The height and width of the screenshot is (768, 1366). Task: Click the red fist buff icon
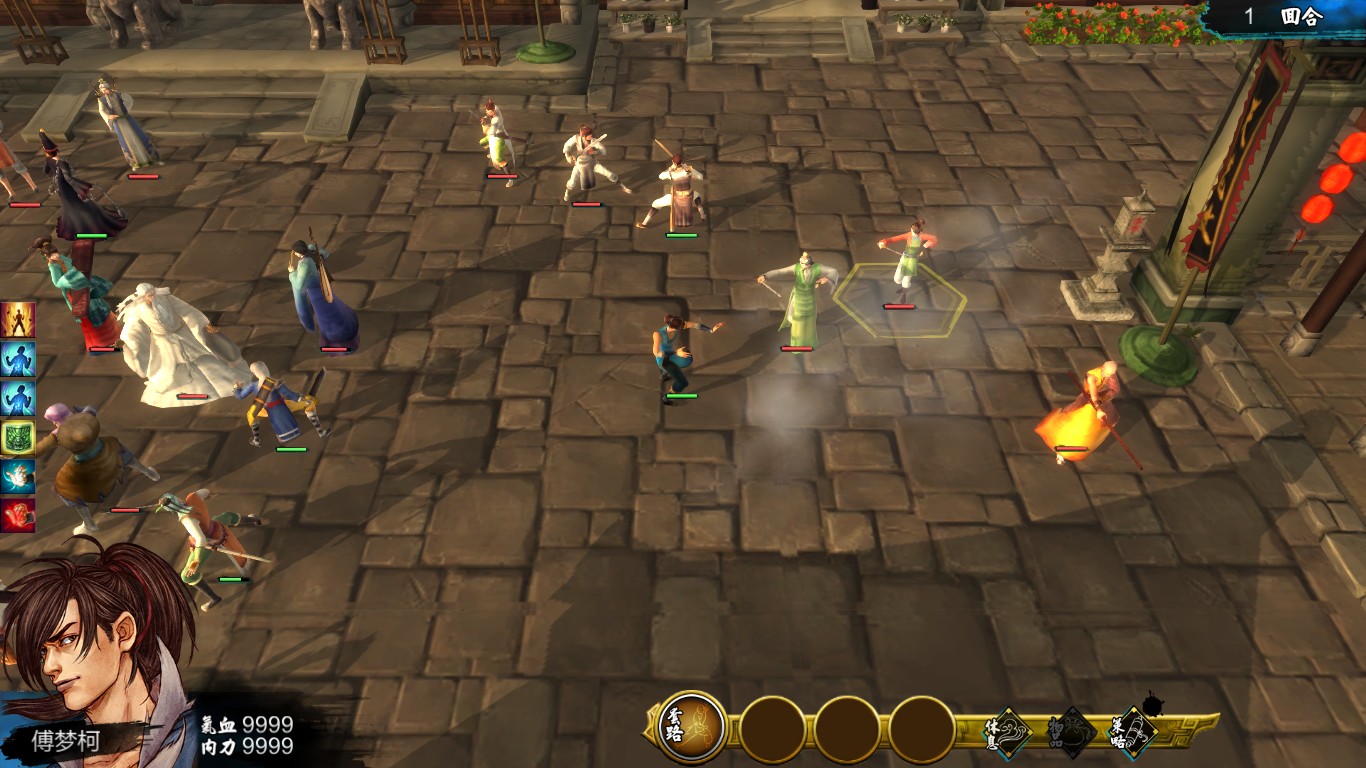point(17,516)
